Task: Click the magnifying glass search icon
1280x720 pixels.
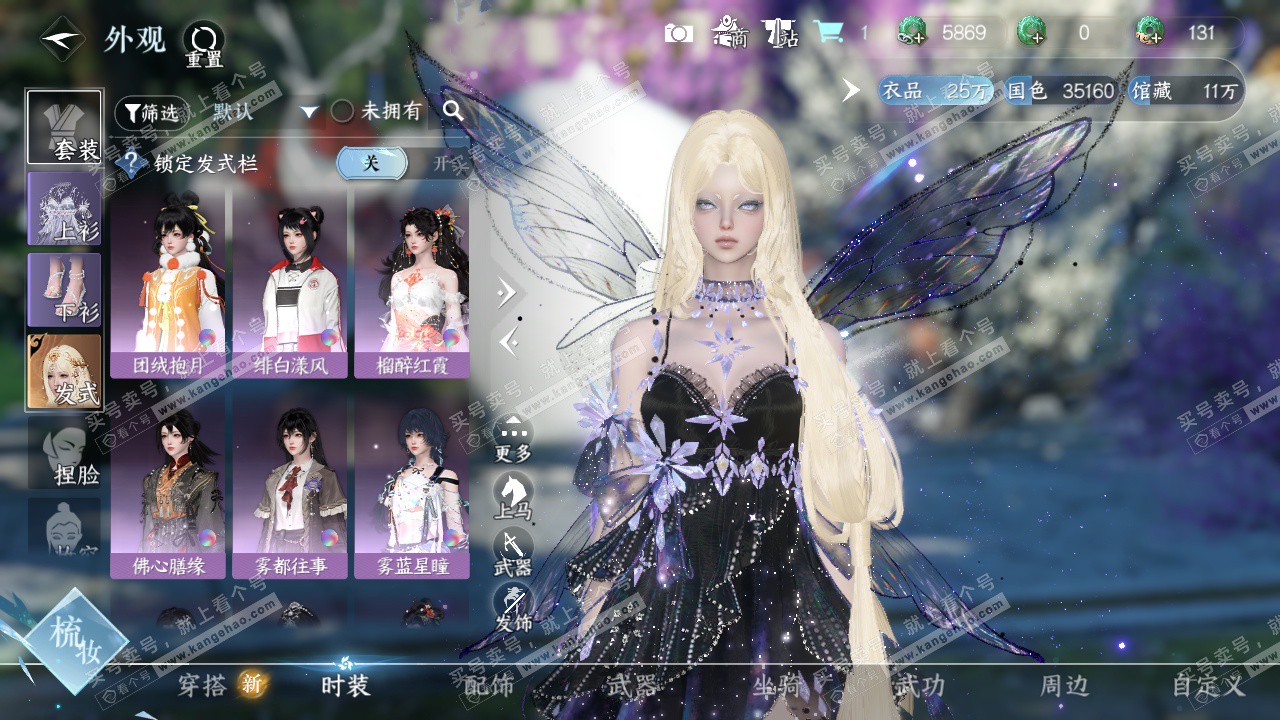Action: [454, 111]
